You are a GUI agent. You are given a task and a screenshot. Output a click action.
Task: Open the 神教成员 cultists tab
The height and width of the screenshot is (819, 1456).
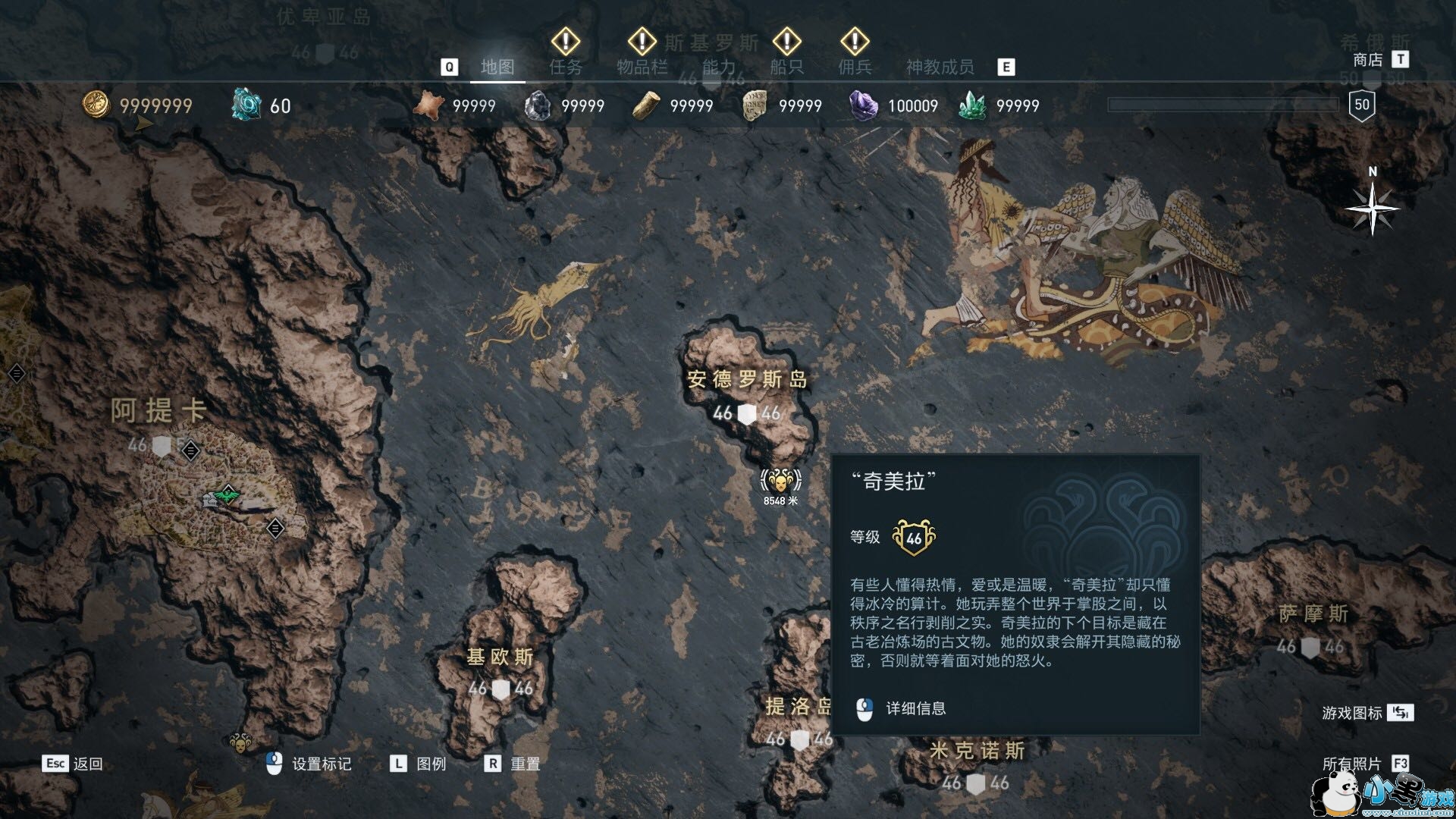(940, 67)
